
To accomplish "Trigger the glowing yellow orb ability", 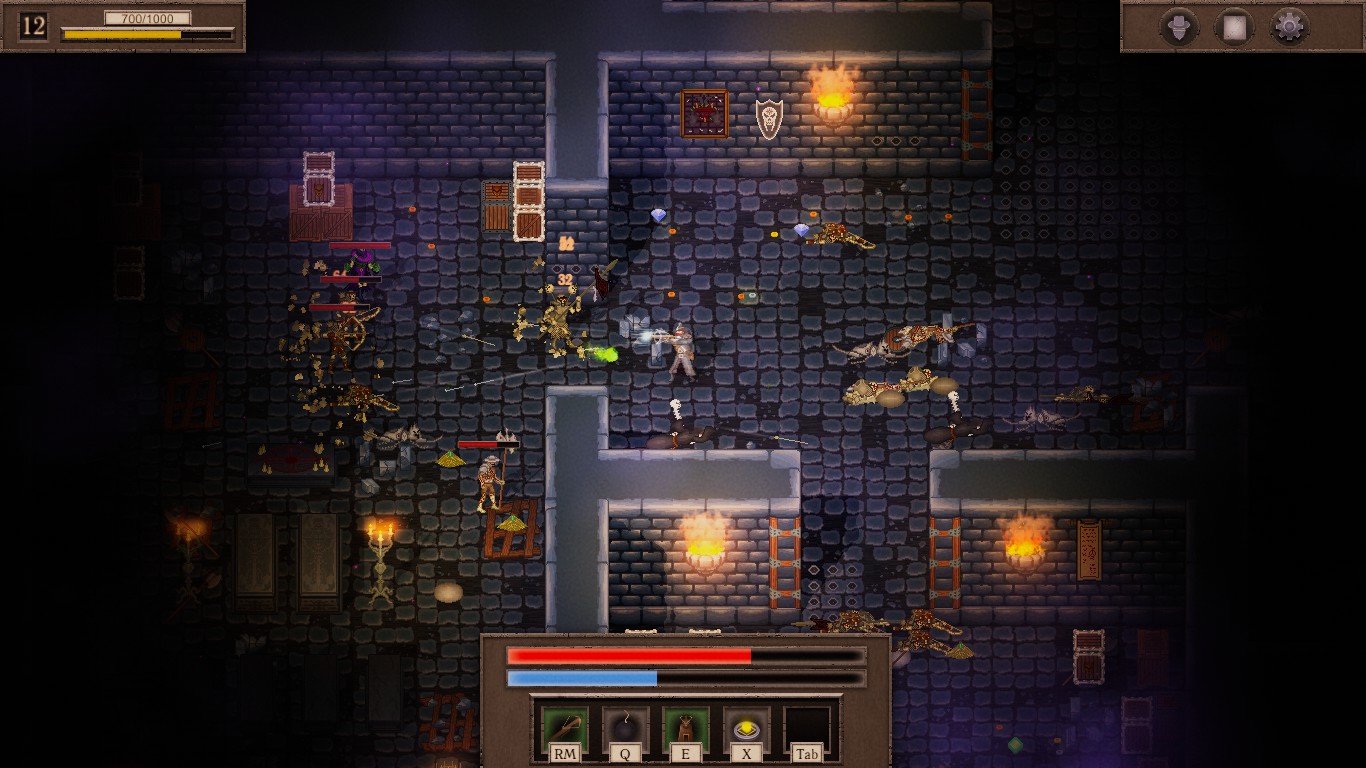I will (x=746, y=728).
